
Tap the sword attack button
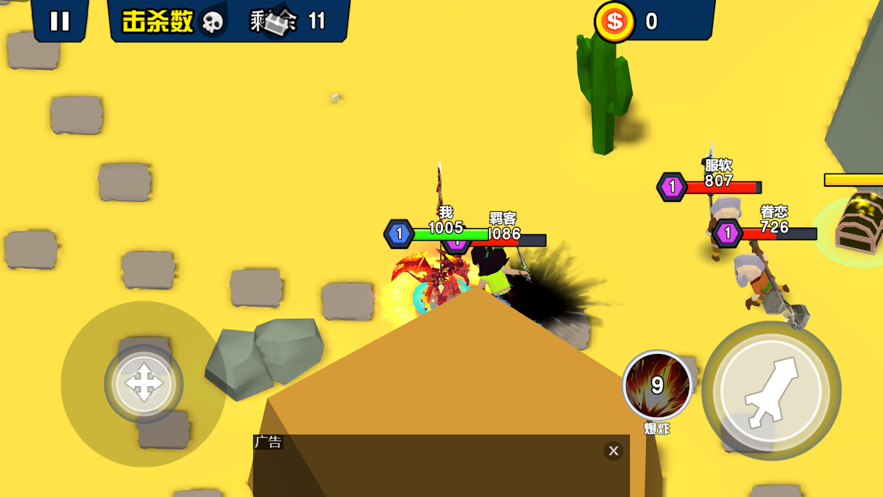(x=771, y=390)
